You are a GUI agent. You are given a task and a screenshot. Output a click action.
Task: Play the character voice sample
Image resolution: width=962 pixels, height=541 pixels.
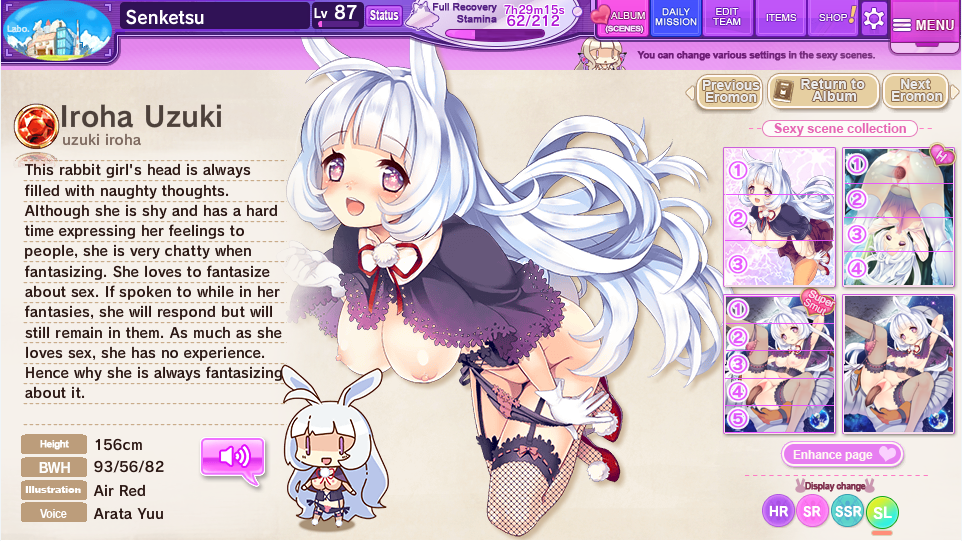(x=233, y=457)
